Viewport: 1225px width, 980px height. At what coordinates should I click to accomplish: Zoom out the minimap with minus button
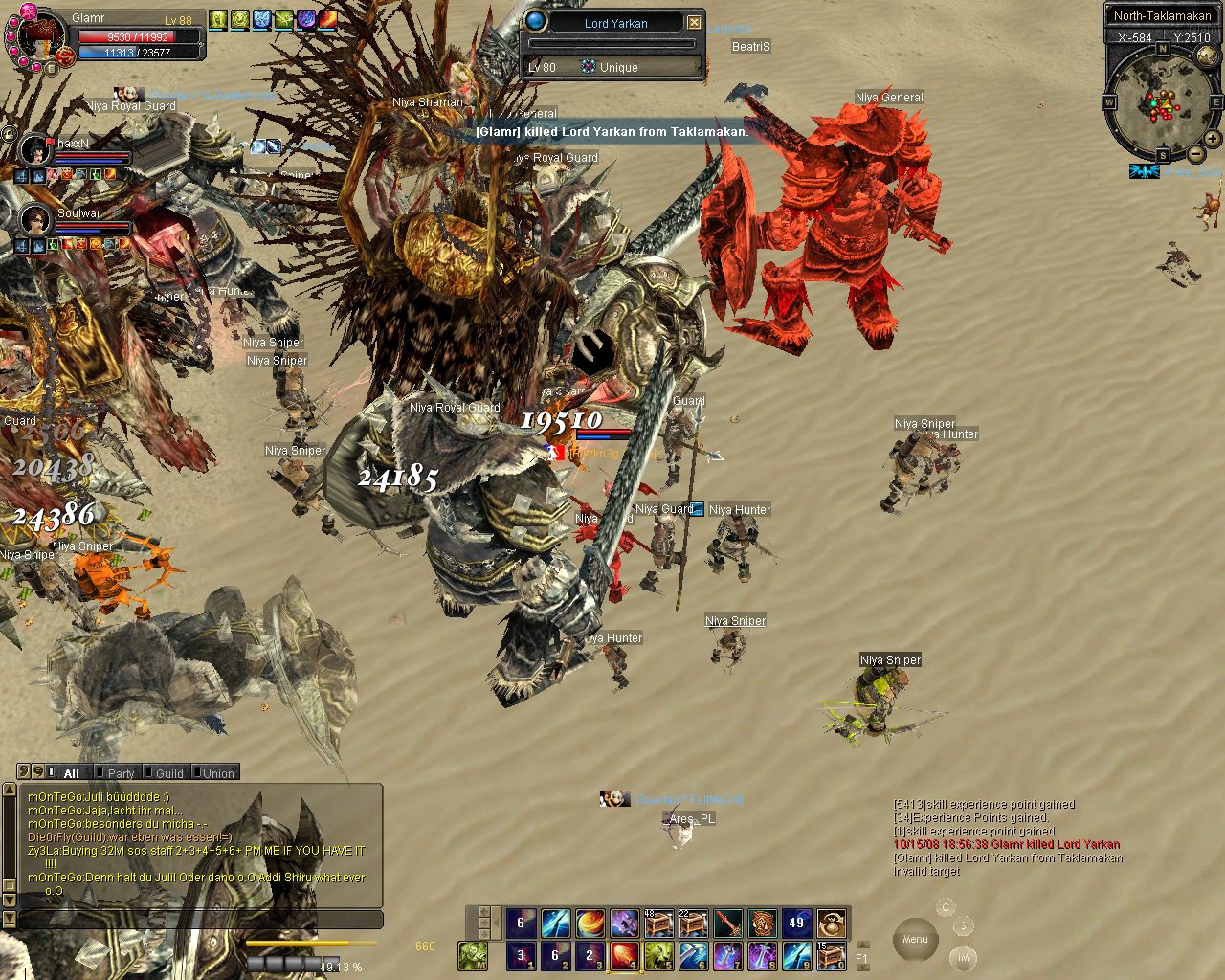tap(1195, 155)
